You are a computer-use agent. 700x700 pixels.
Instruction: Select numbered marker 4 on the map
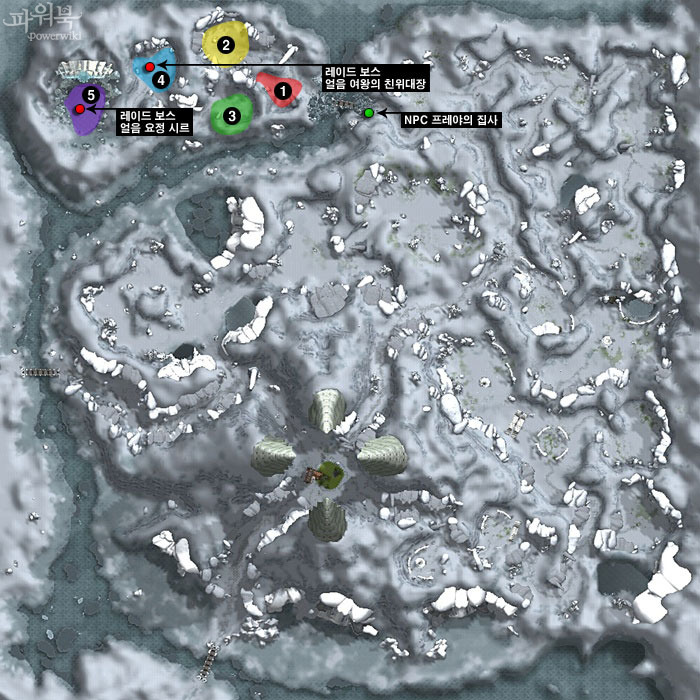point(161,80)
